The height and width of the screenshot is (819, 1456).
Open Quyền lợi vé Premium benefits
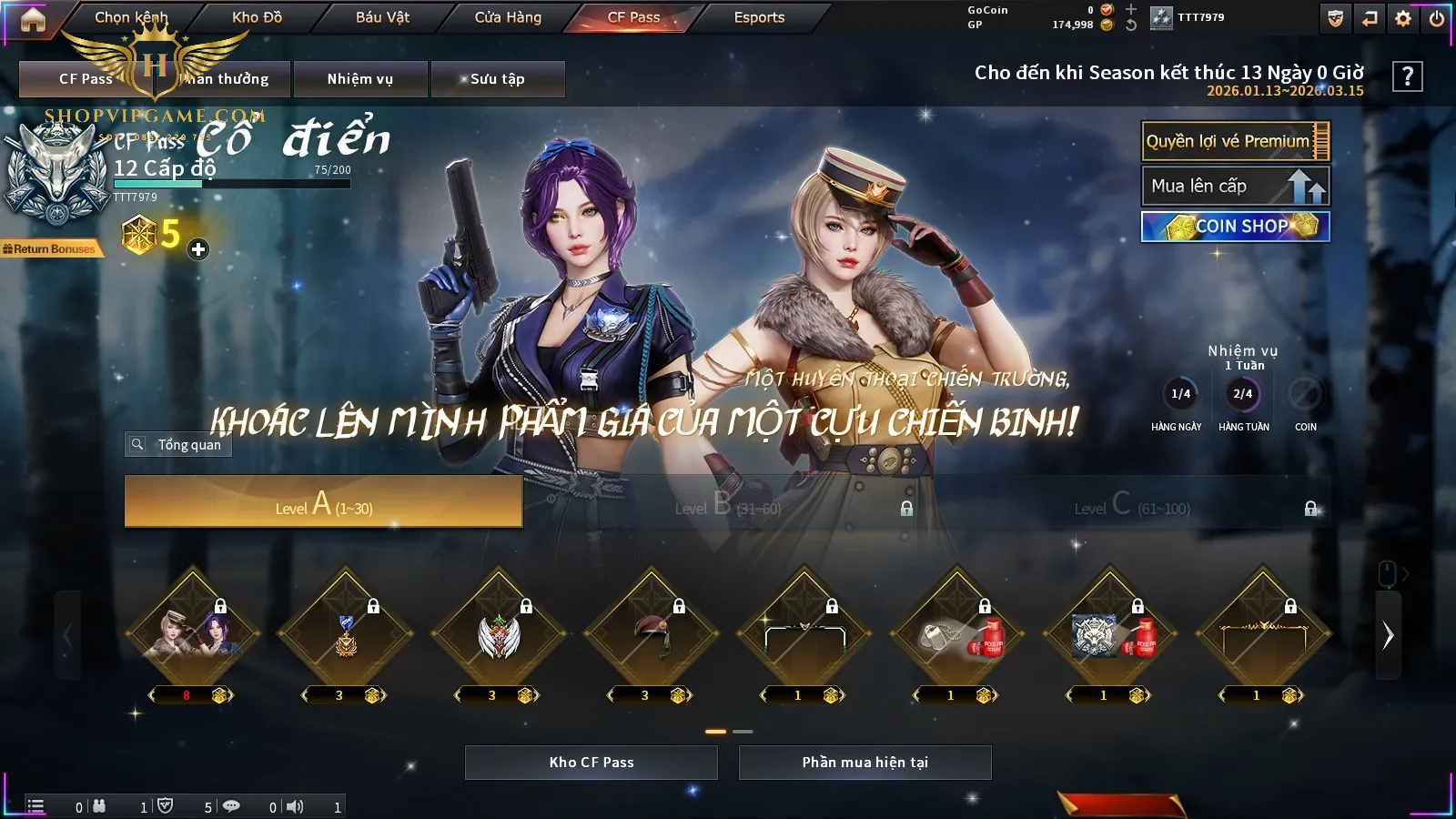(1235, 141)
